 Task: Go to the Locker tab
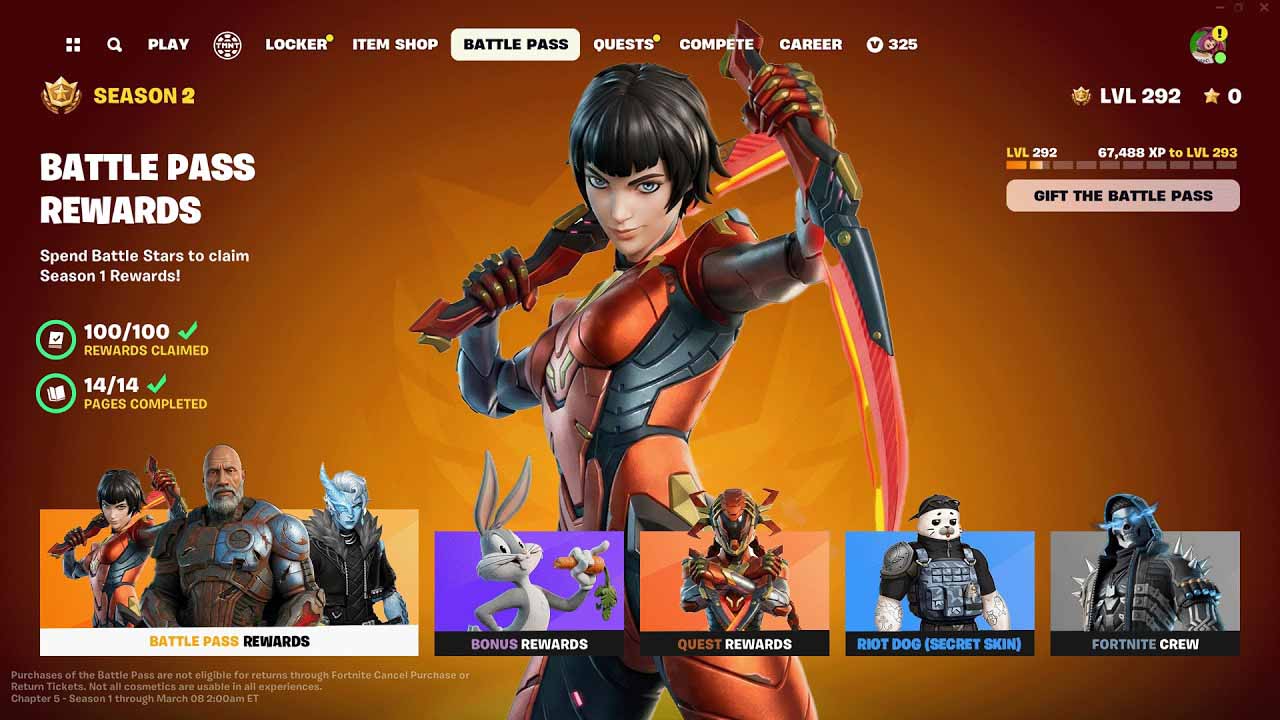tap(296, 44)
